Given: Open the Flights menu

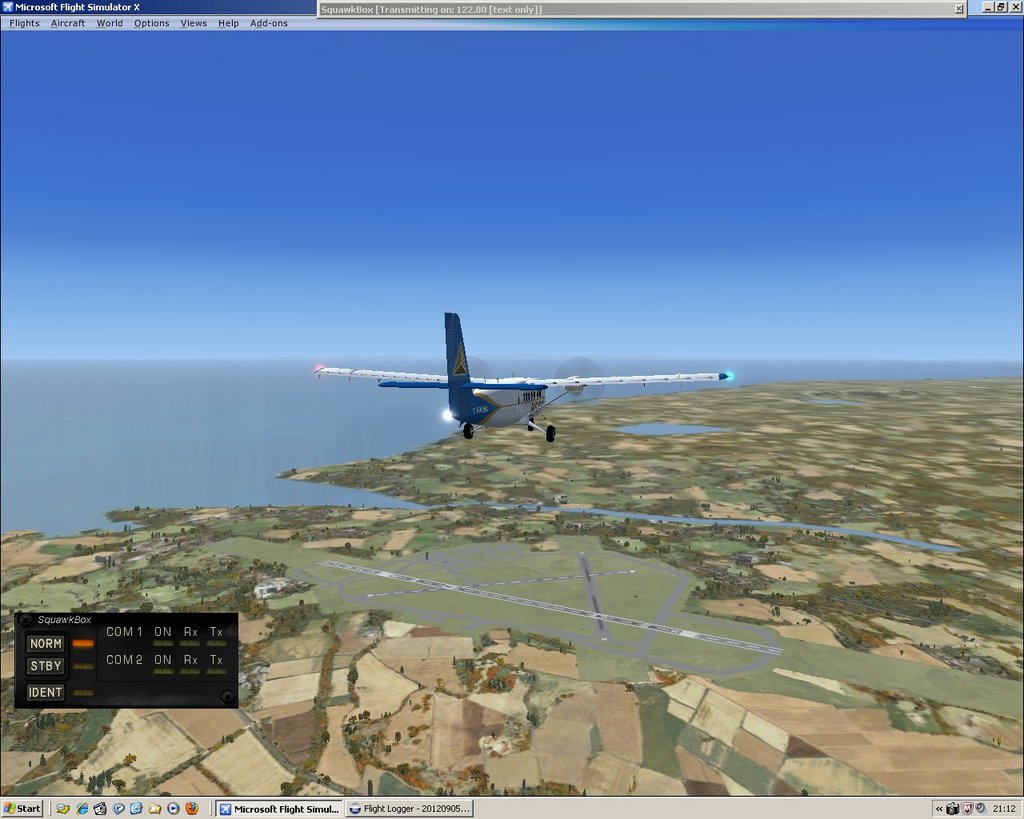Looking at the screenshot, I should (24, 23).
